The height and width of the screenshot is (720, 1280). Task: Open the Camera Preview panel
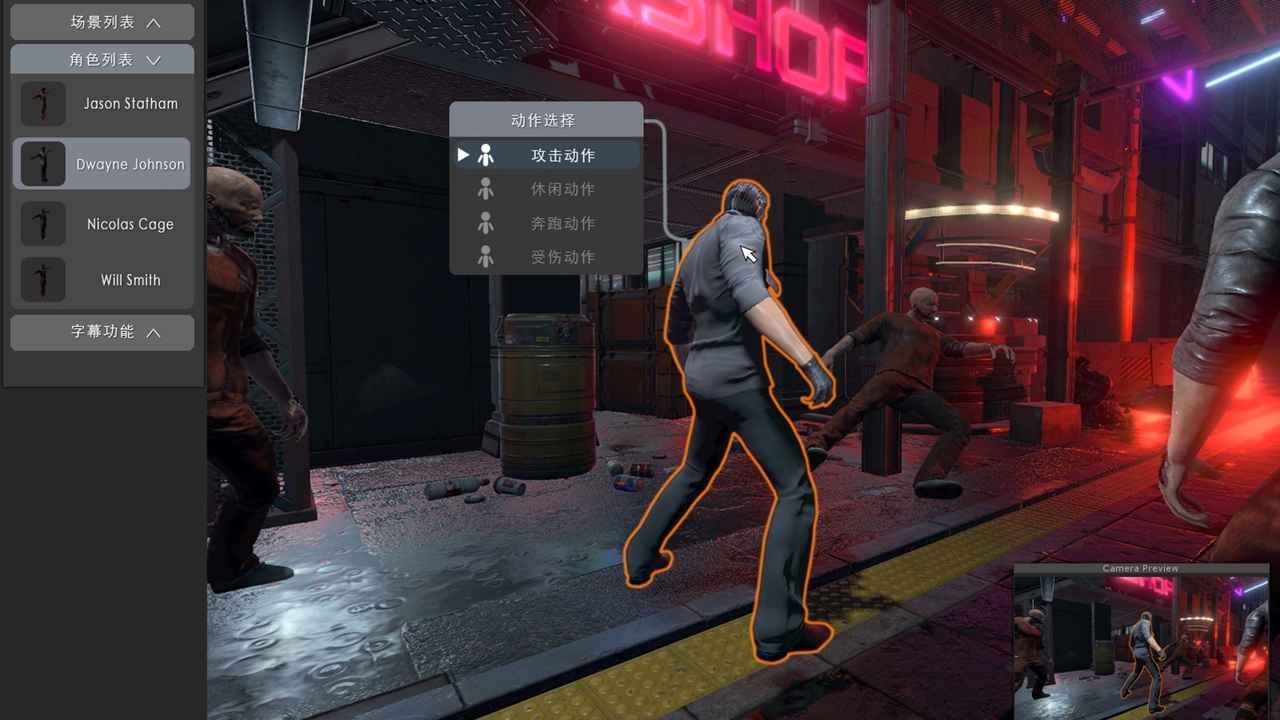pos(1140,567)
